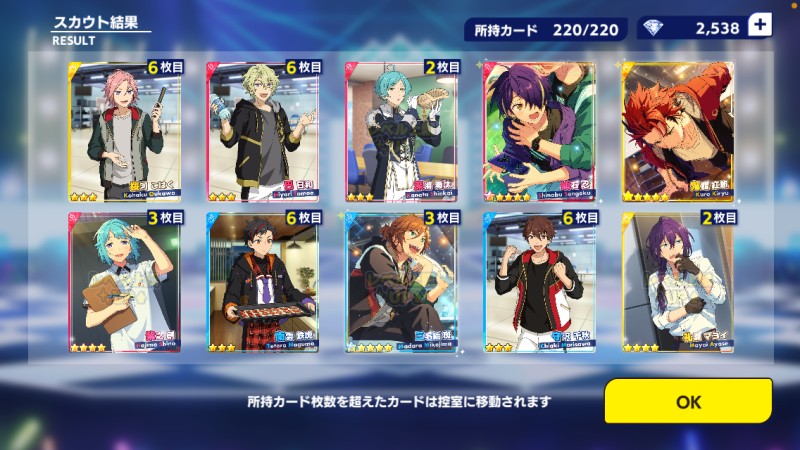Select the Kohaku Oukawa card
Screen dimensions: 800x450
coord(124,129)
